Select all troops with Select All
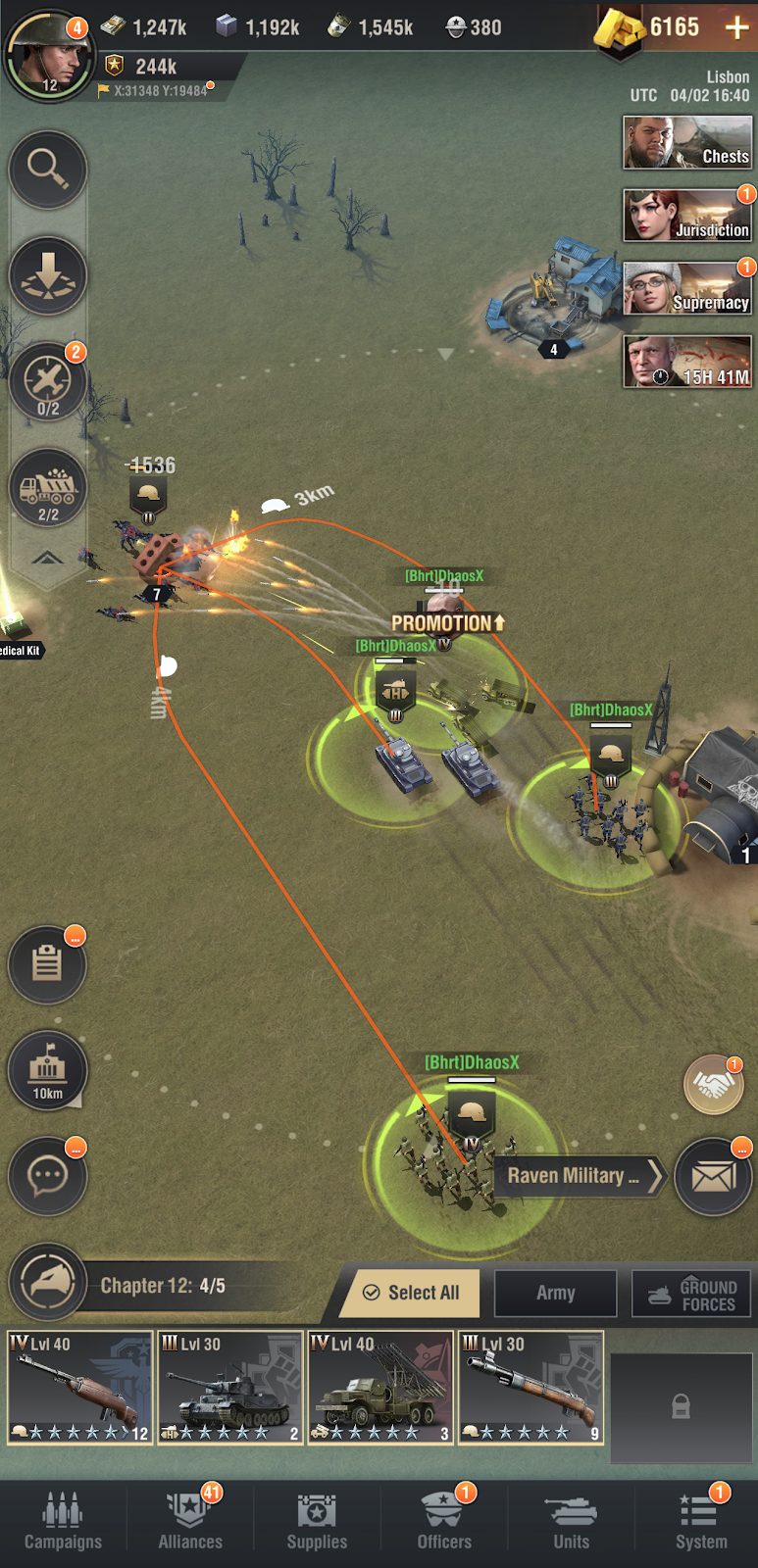This screenshot has width=758, height=1568. point(411,1293)
